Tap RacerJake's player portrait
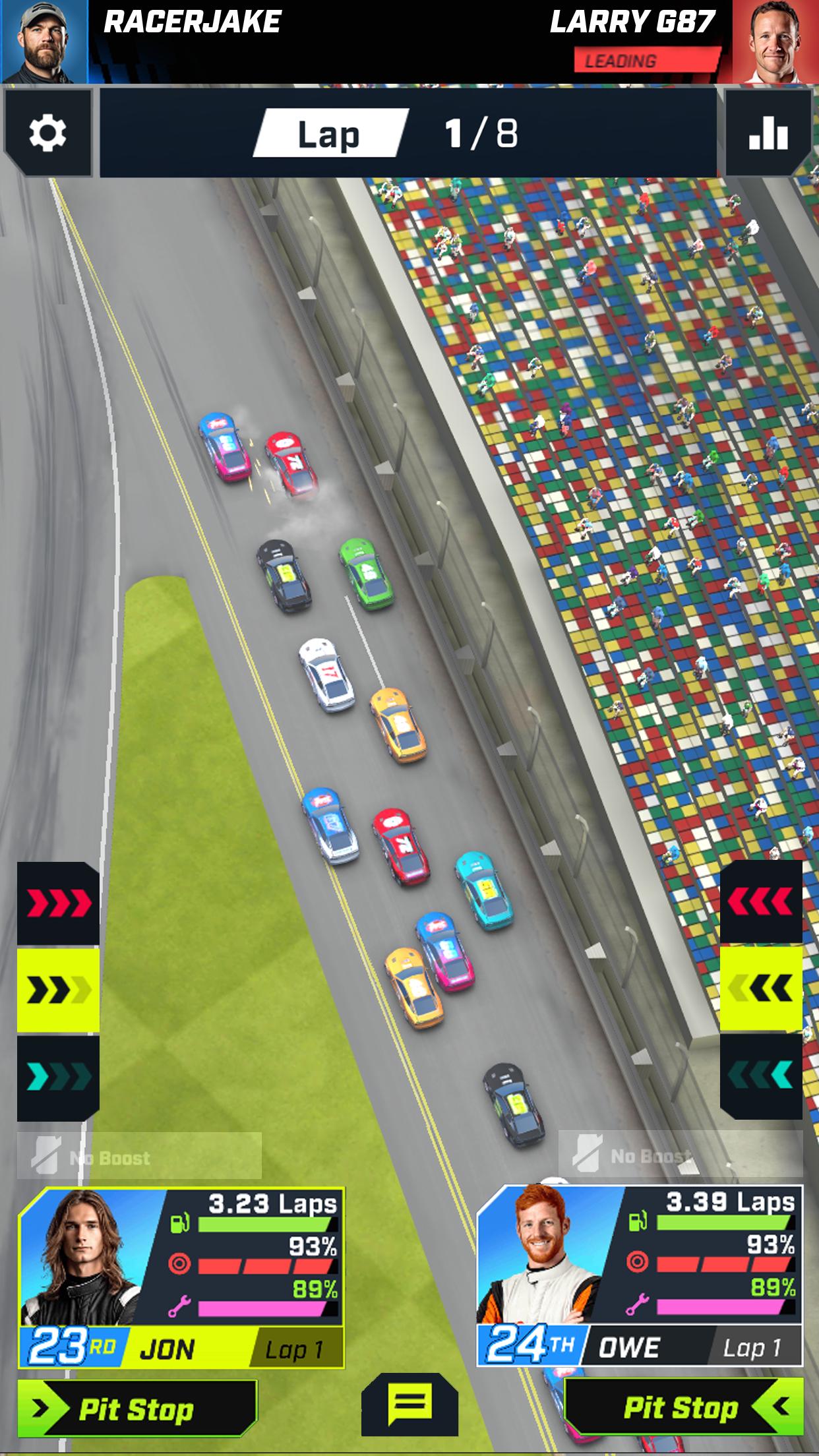Viewport: 819px width, 1456px height. [44, 42]
